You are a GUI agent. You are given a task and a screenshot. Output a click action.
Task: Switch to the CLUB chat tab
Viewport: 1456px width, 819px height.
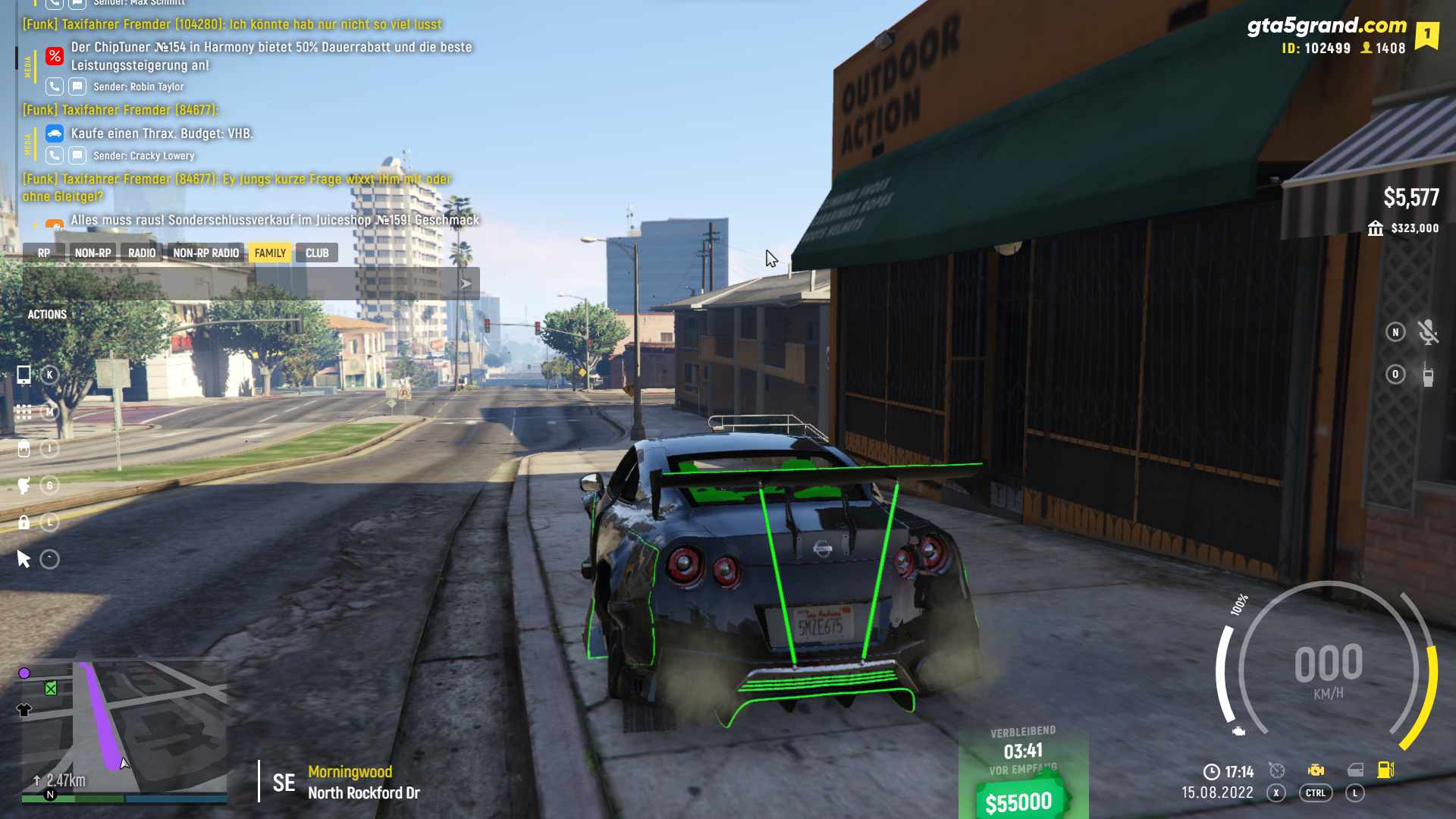coord(317,253)
